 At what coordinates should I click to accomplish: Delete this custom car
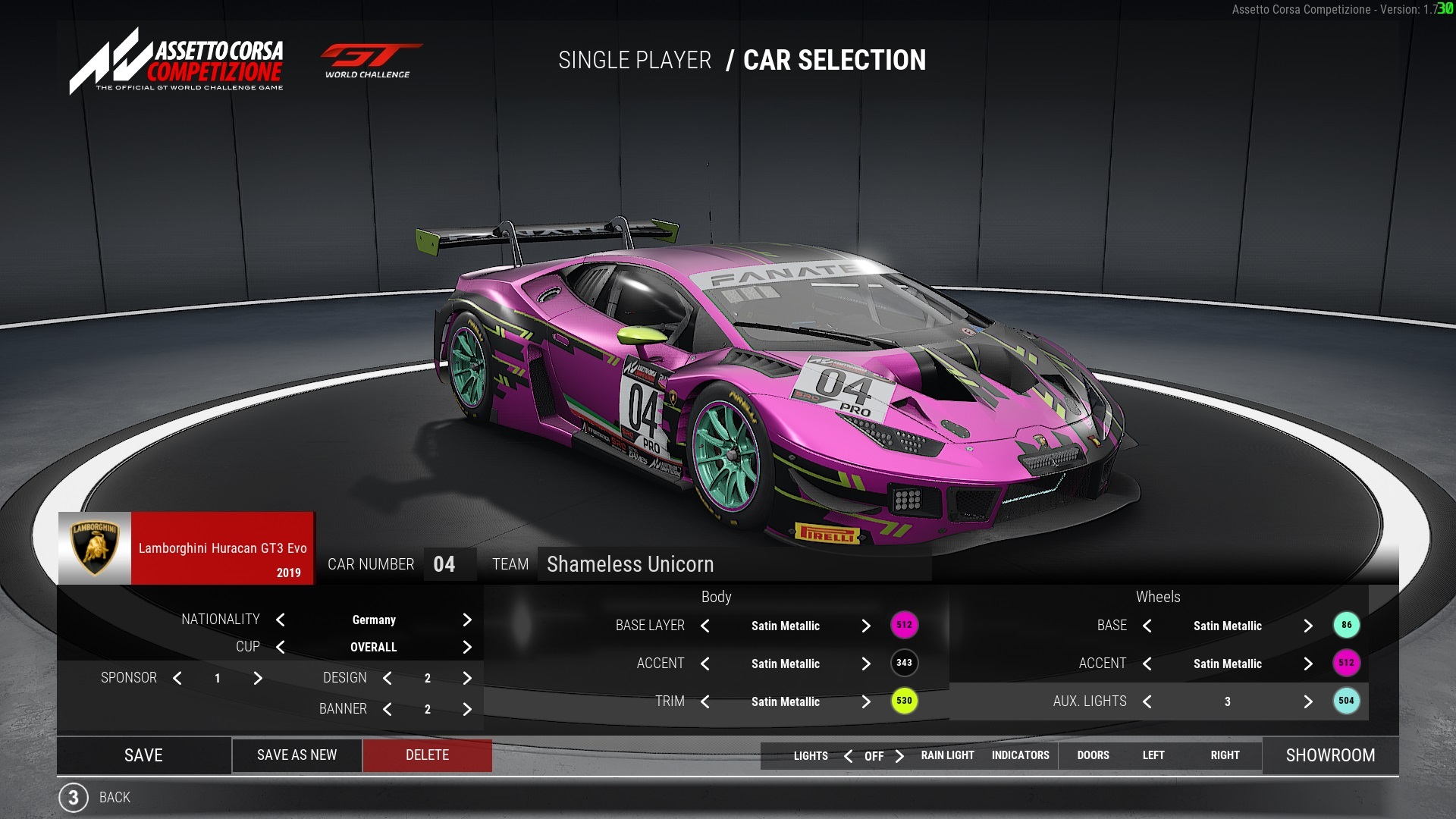[427, 755]
